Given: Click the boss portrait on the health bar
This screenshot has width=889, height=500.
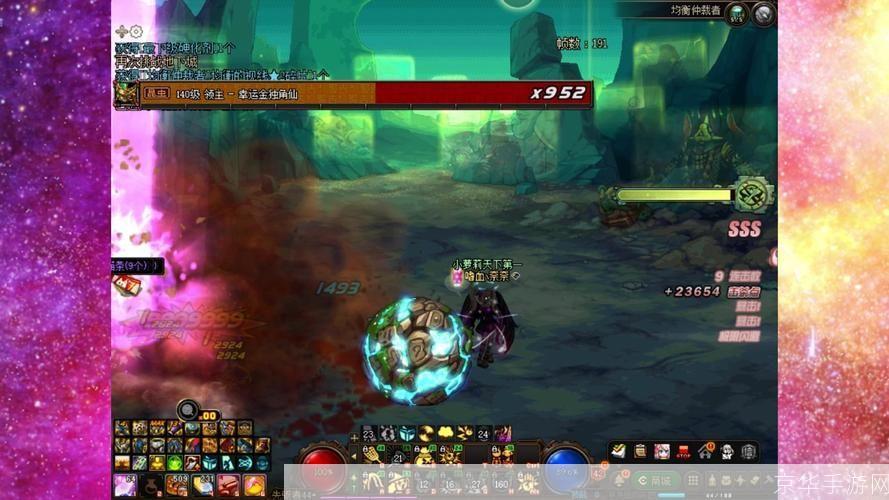Looking at the screenshot, I should (126, 95).
